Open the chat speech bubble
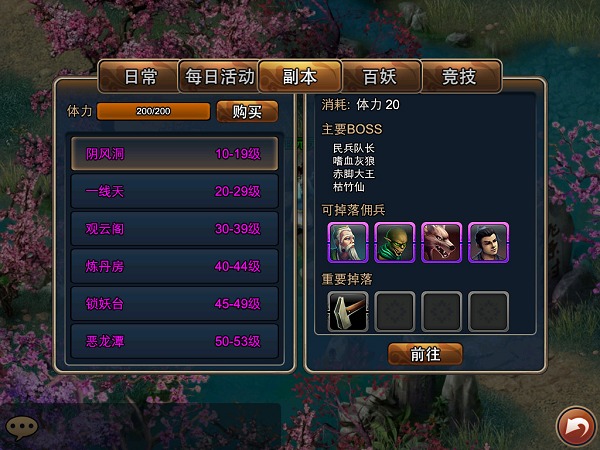Image resolution: width=600 pixels, height=450 pixels. (22, 426)
